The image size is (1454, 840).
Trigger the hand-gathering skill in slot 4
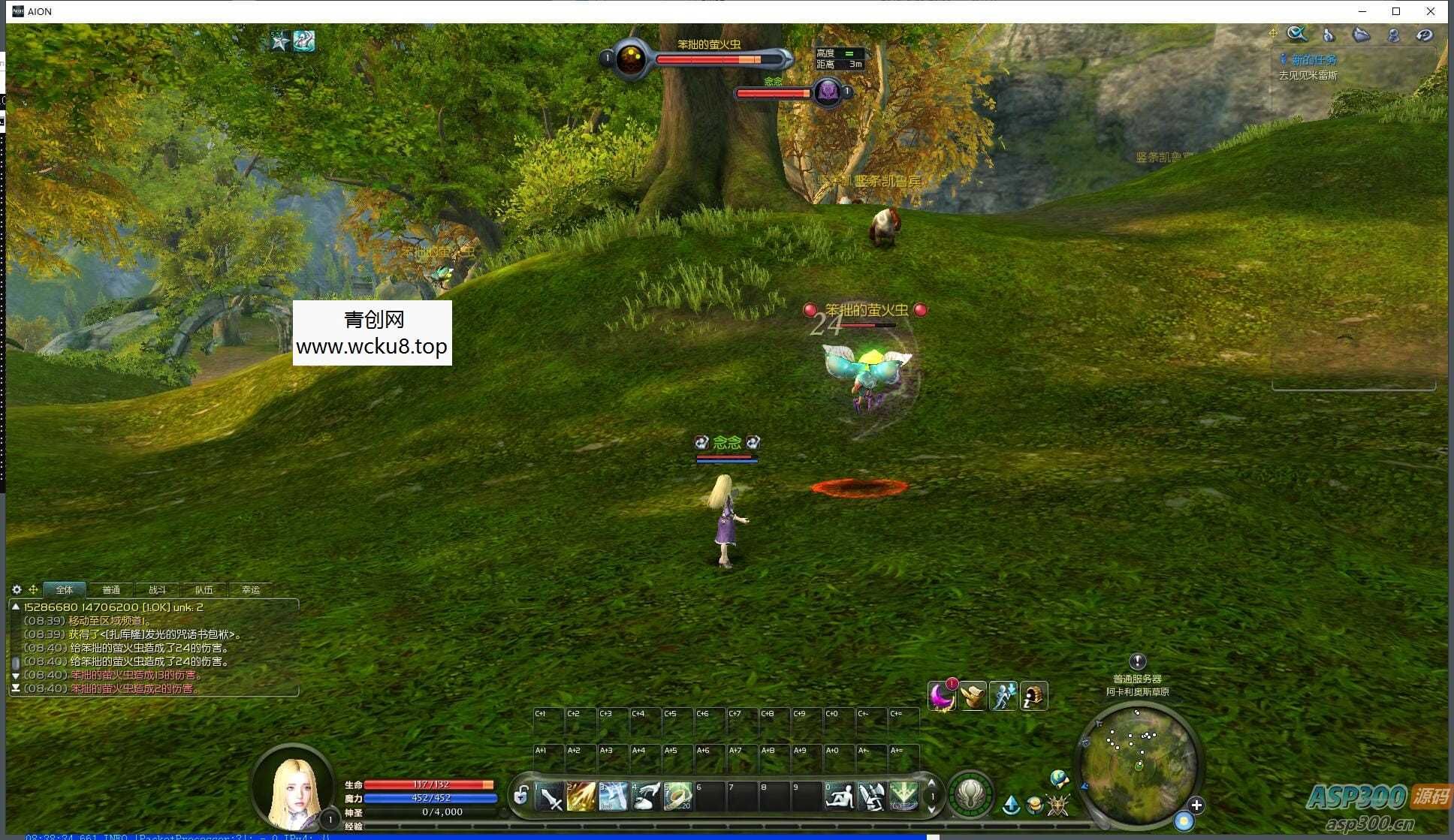(646, 796)
